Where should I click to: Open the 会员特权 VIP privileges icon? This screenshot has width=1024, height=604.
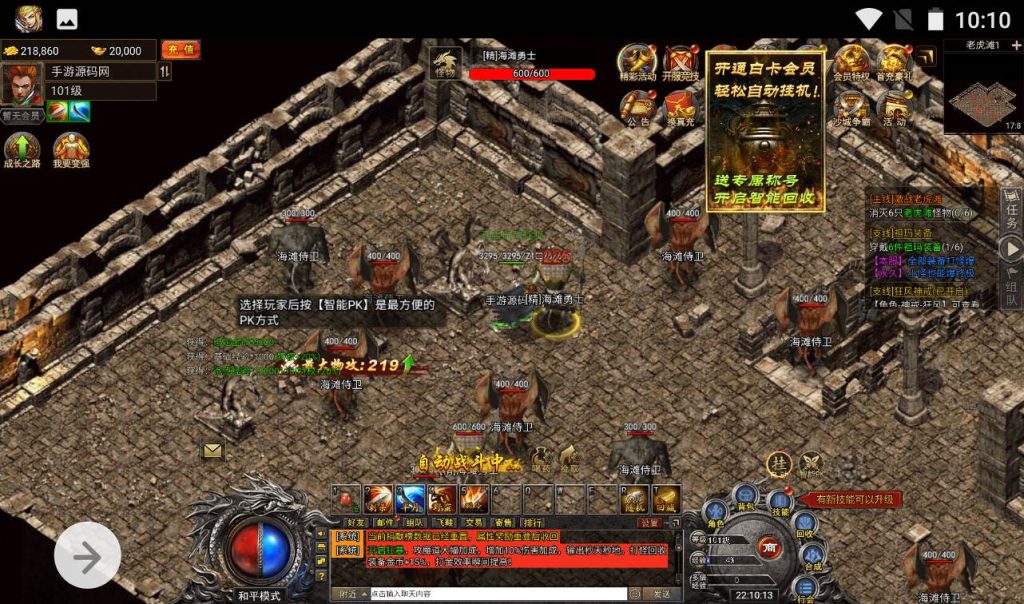851,62
